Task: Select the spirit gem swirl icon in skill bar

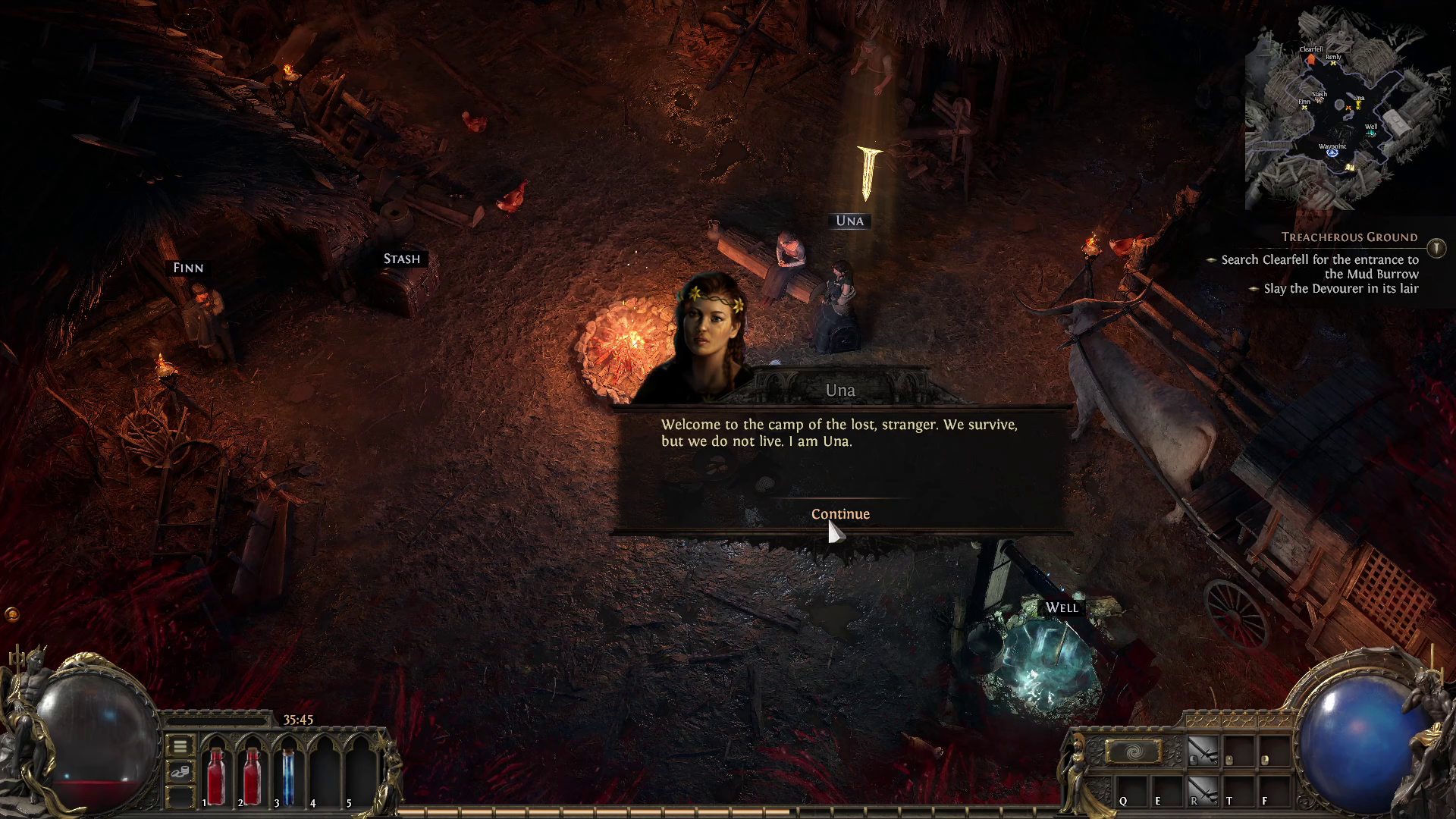Action: point(1133,751)
